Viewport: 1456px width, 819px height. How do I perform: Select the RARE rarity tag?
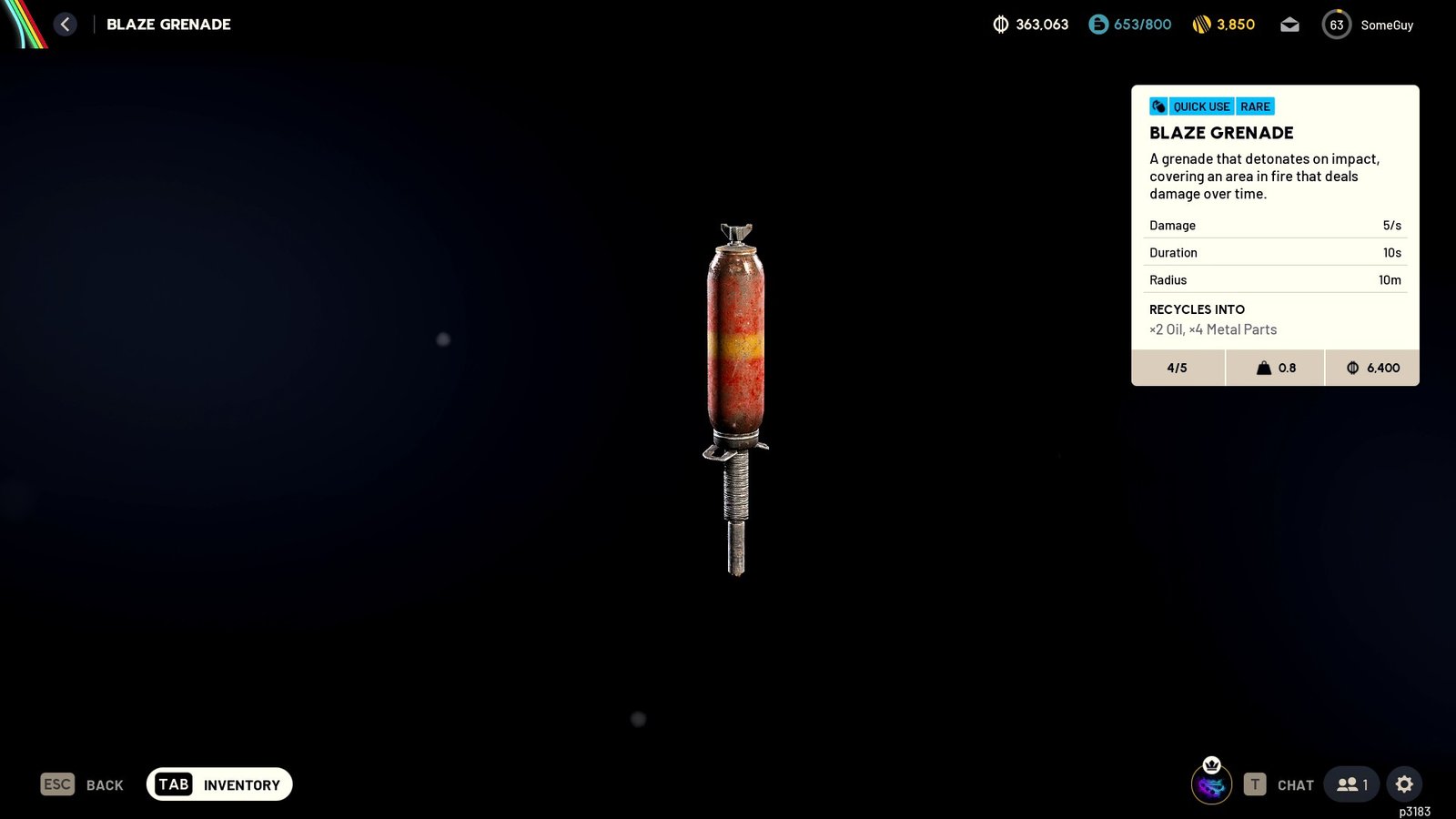tap(1255, 106)
